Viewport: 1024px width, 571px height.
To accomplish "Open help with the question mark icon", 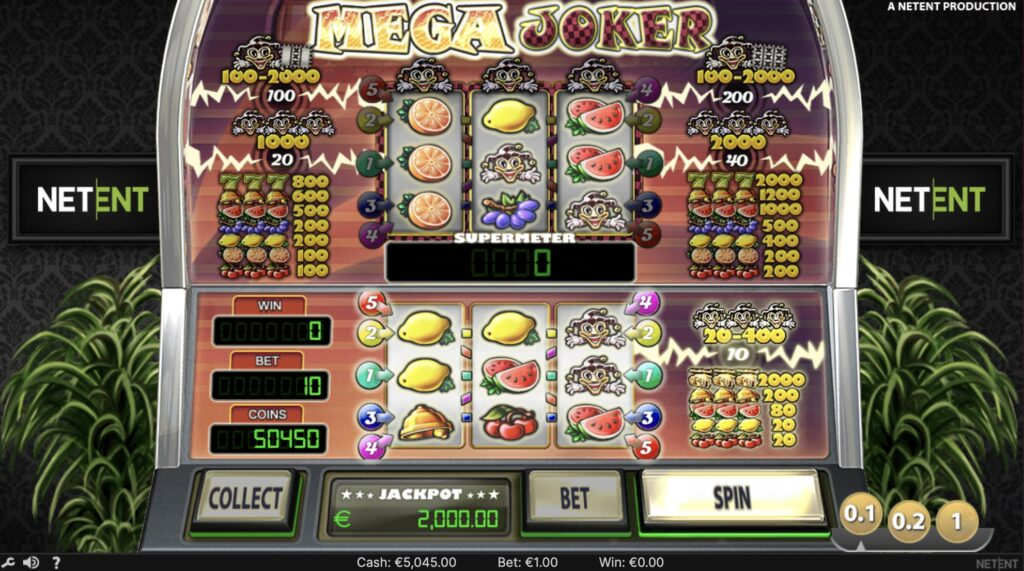I will [x=56, y=562].
